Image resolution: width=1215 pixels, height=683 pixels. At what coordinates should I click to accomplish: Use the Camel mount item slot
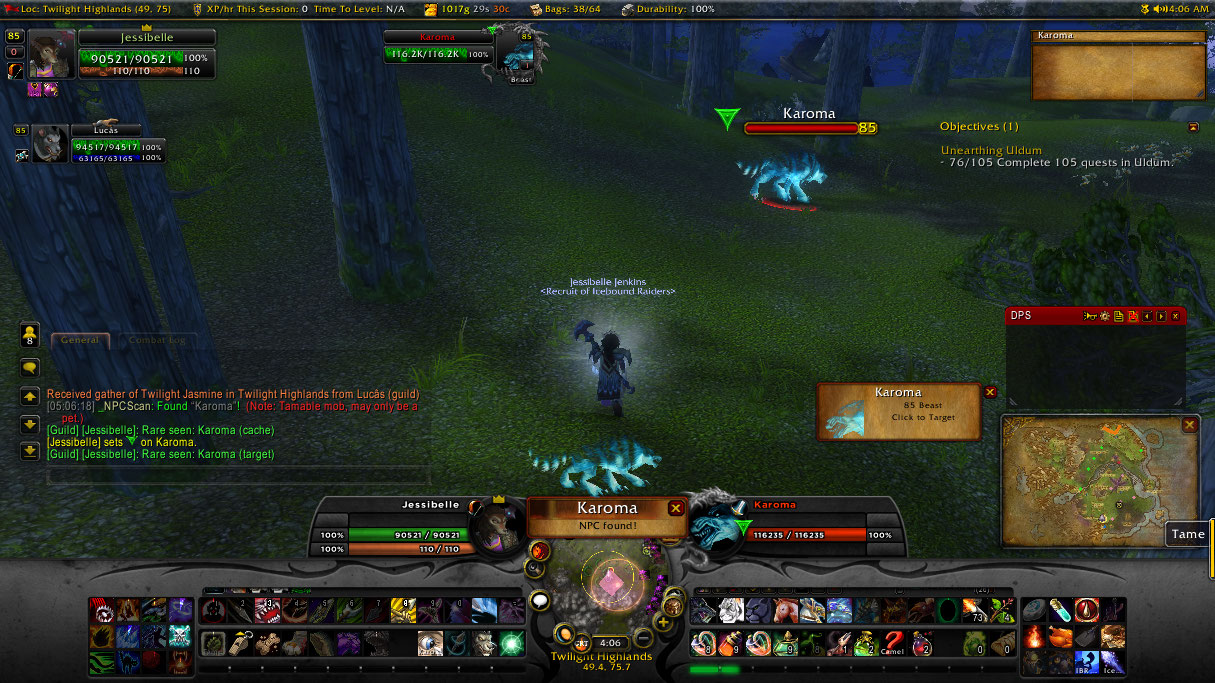(893, 643)
